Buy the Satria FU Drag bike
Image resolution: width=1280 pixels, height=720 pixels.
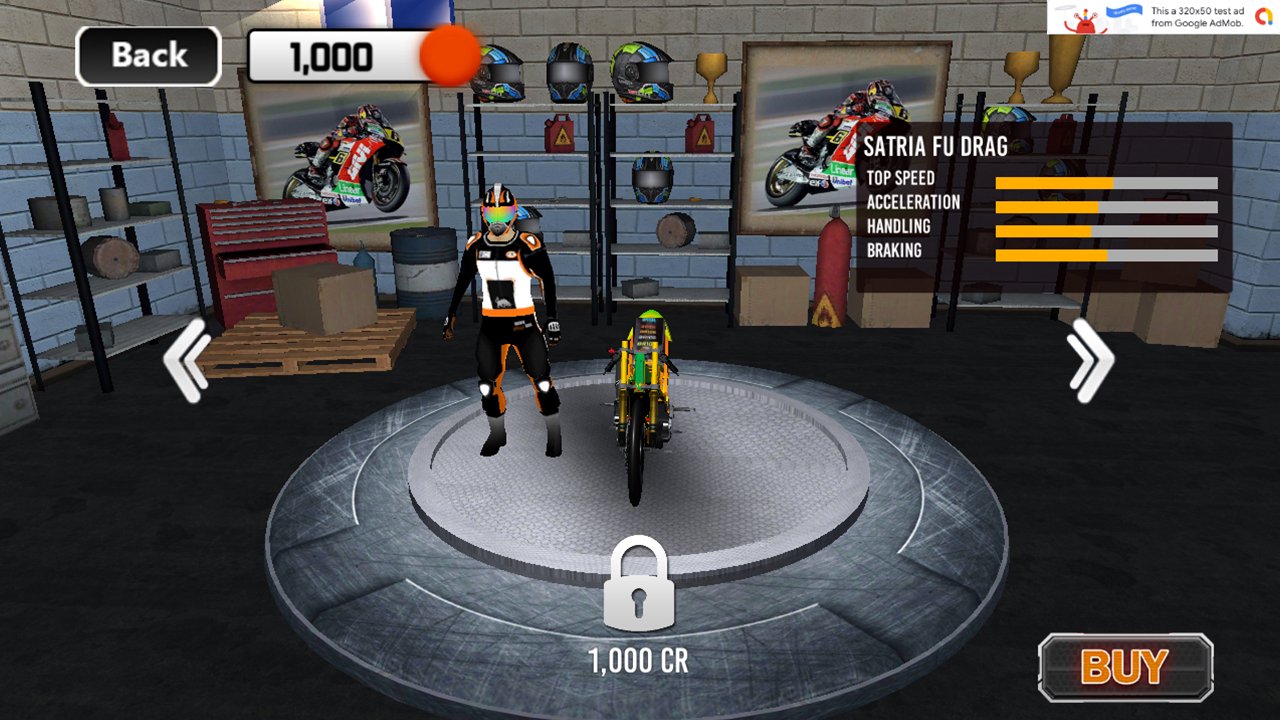click(x=1125, y=667)
